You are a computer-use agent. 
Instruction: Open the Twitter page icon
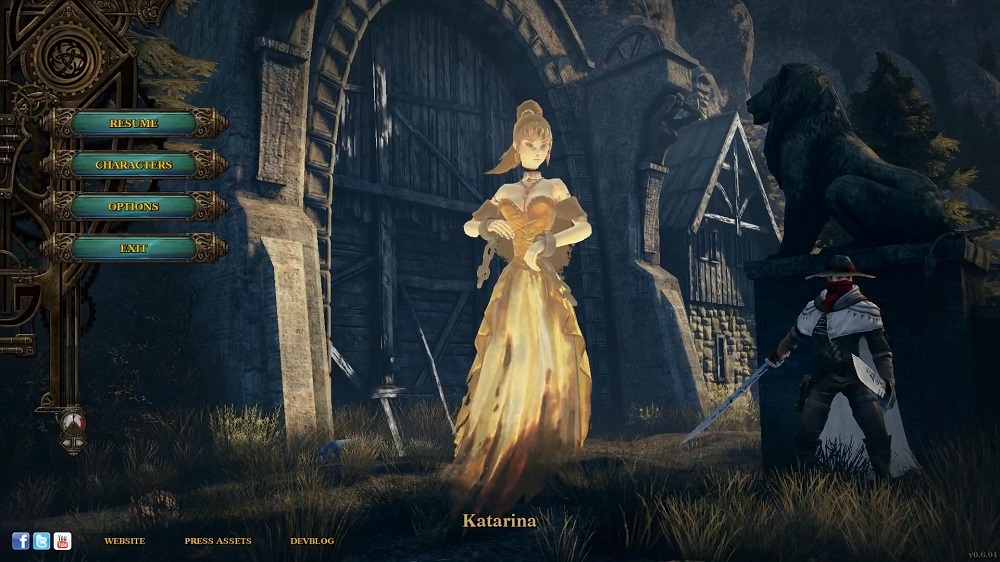[x=42, y=541]
